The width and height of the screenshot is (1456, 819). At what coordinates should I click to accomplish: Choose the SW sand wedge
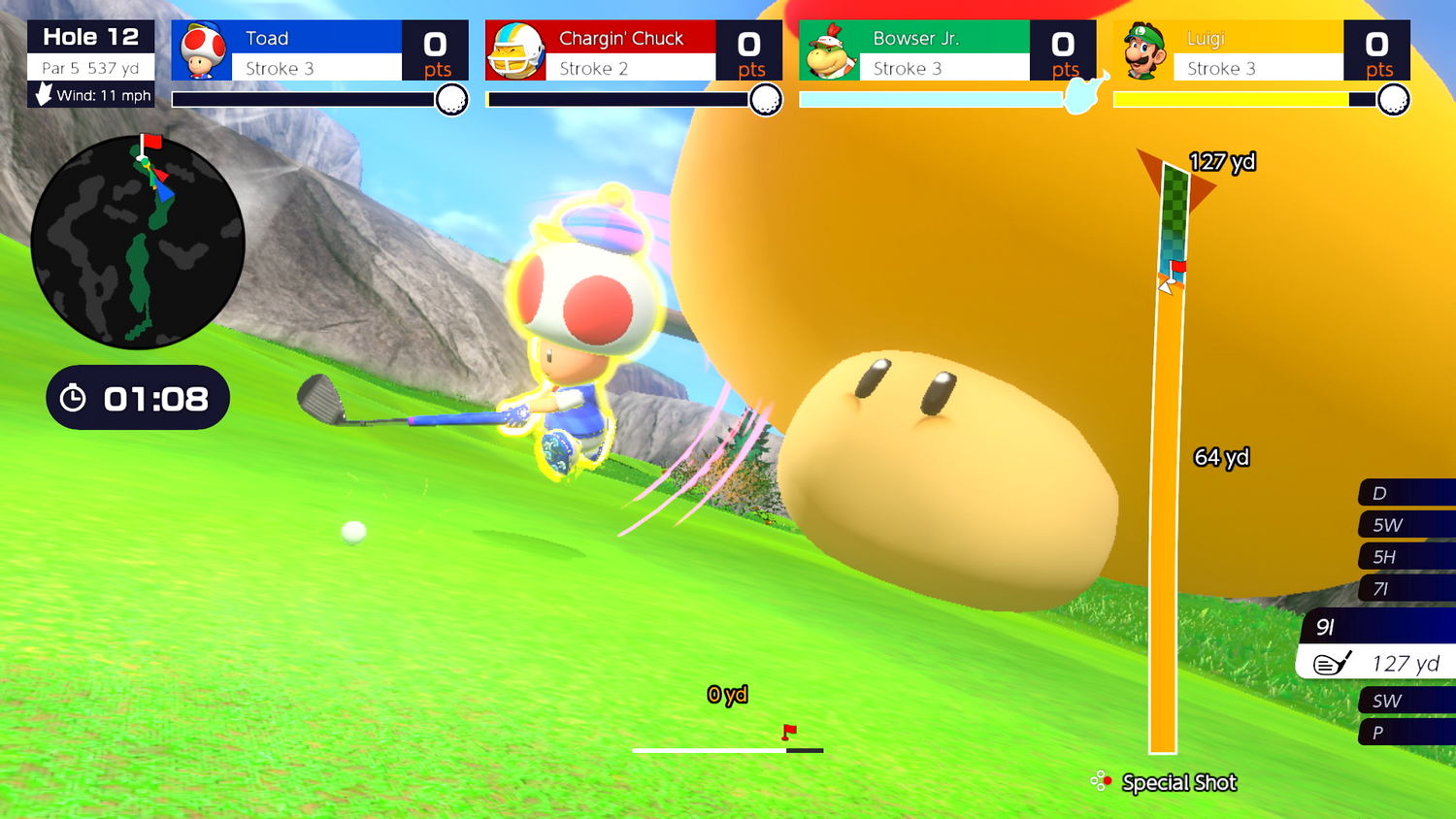[x=1406, y=701]
